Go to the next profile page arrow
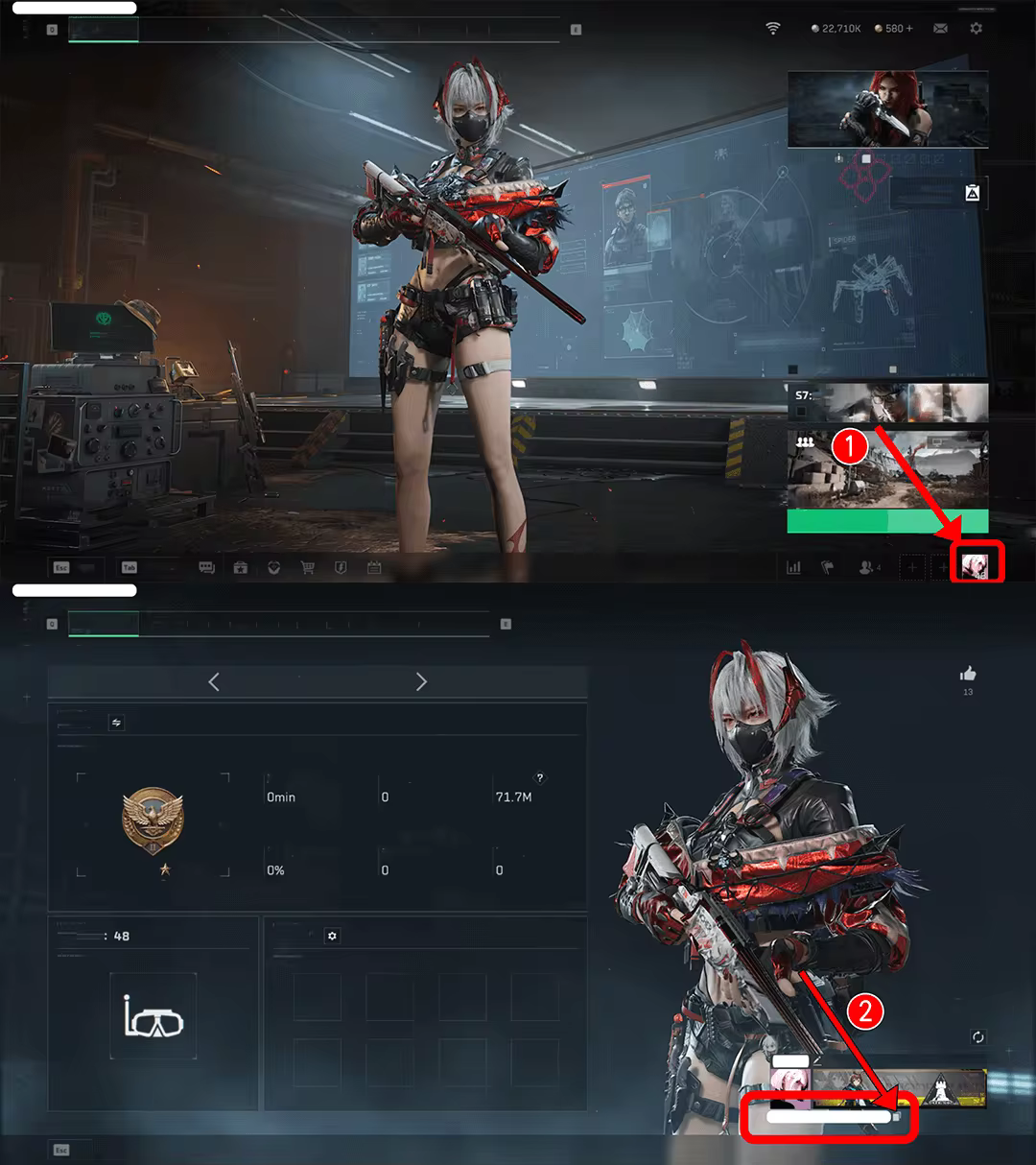This screenshot has width=1036, height=1165. pos(421,681)
